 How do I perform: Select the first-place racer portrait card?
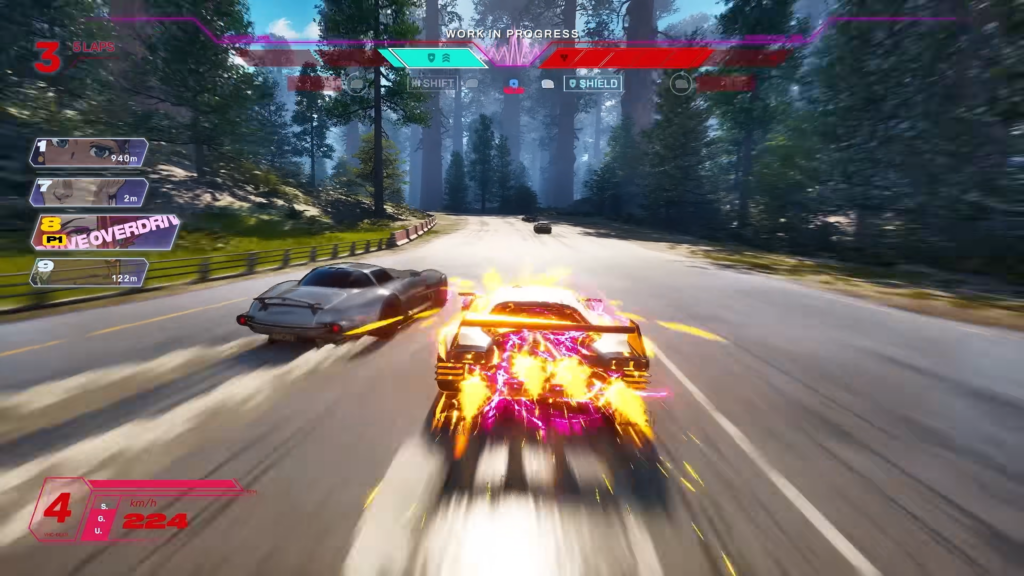(x=89, y=152)
